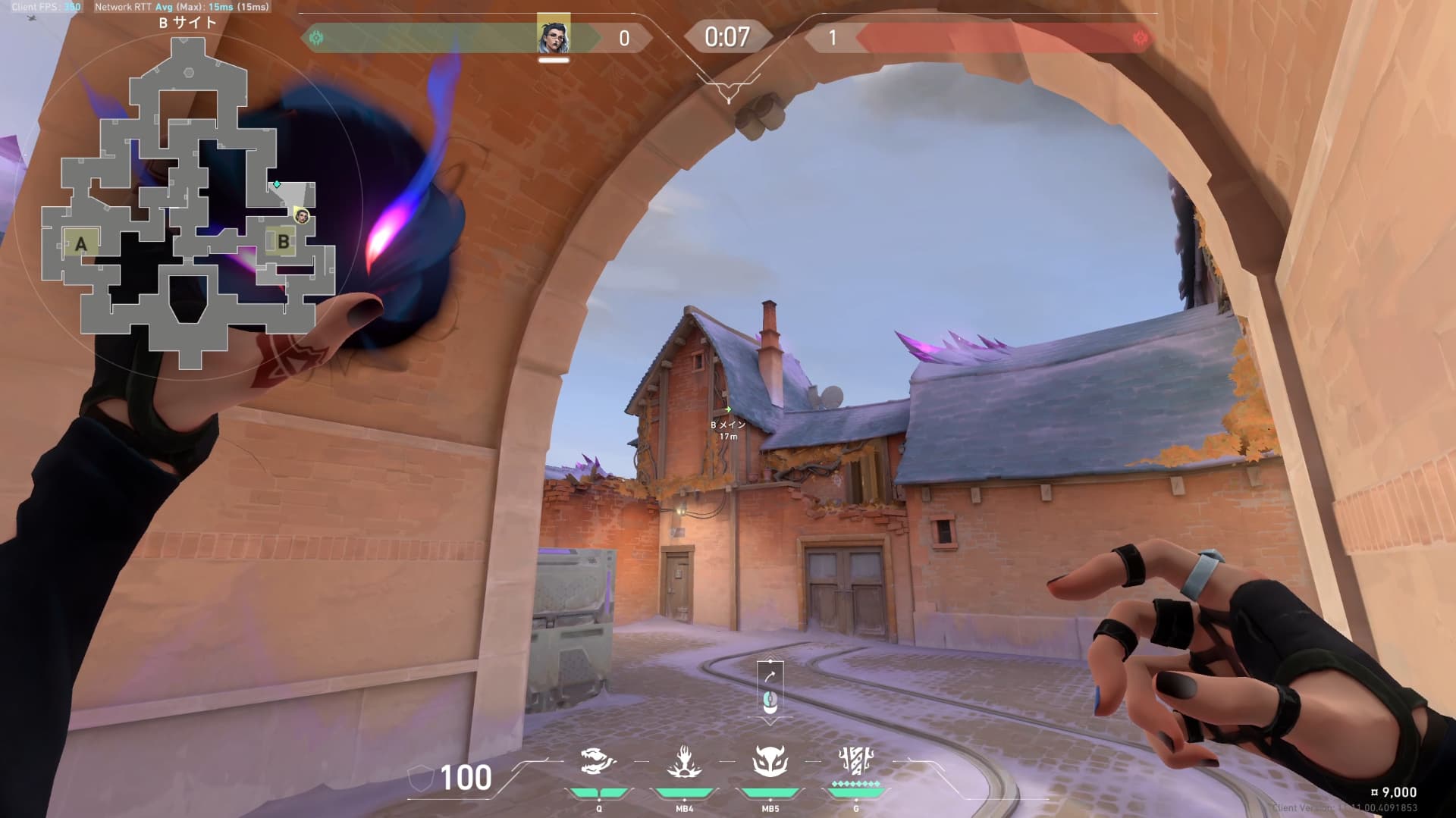Choose the B site marker on minimap
Image resolution: width=1456 pixels, height=818 pixels.
coord(283,242)
